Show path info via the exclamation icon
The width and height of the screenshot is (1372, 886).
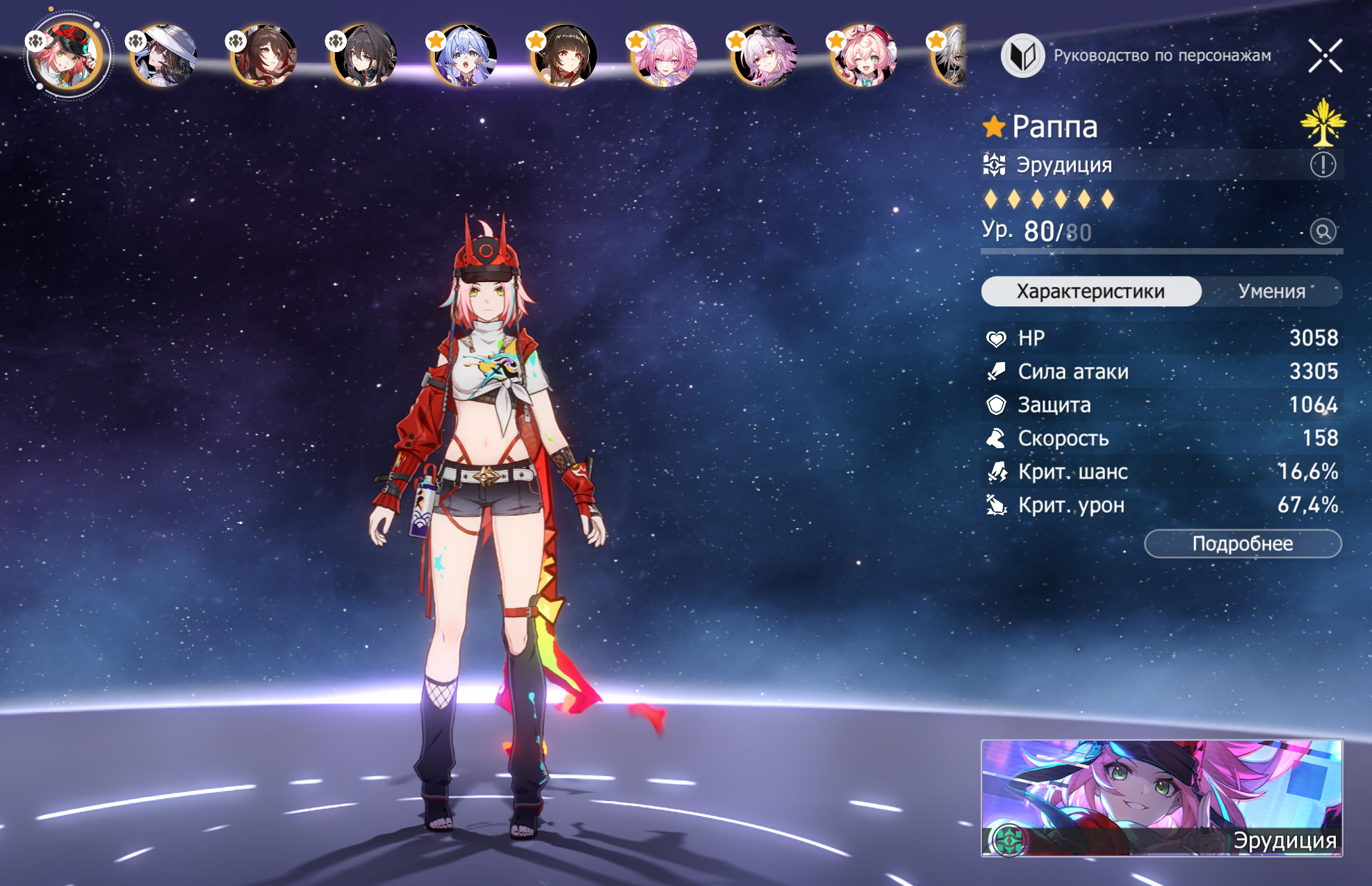1323,165
